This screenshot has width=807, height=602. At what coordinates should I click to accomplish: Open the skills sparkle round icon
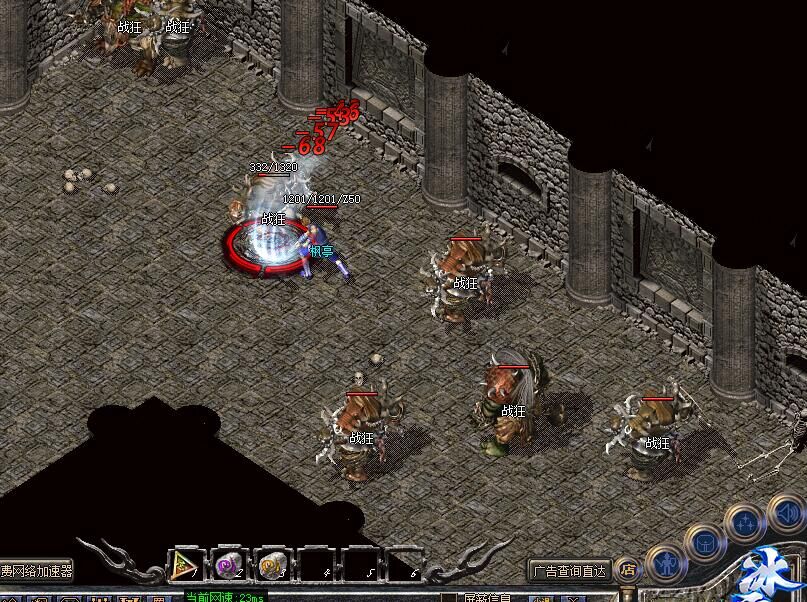coord(745,521)
